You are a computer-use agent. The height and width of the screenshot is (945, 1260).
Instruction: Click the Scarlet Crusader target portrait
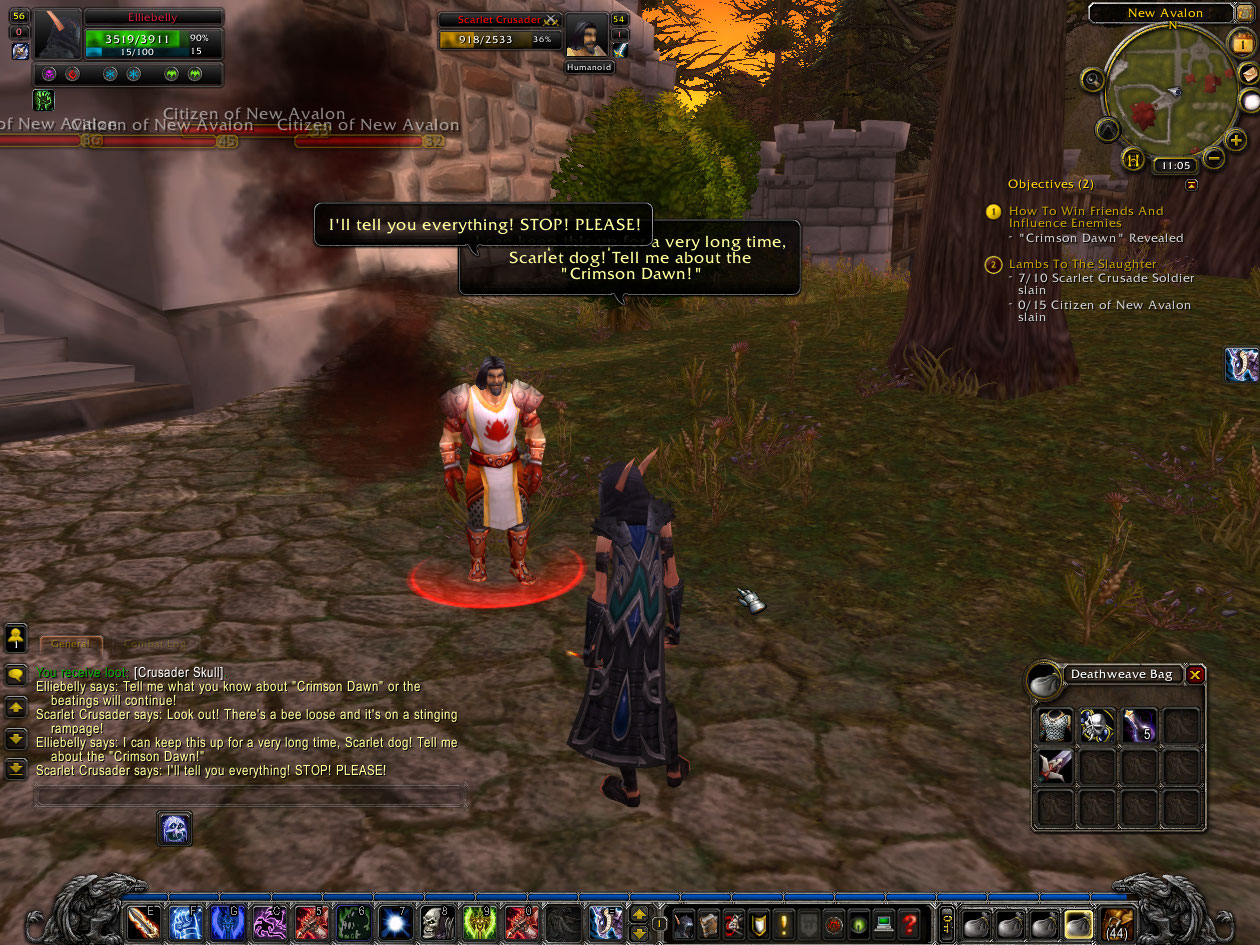(x=587, y=38)
